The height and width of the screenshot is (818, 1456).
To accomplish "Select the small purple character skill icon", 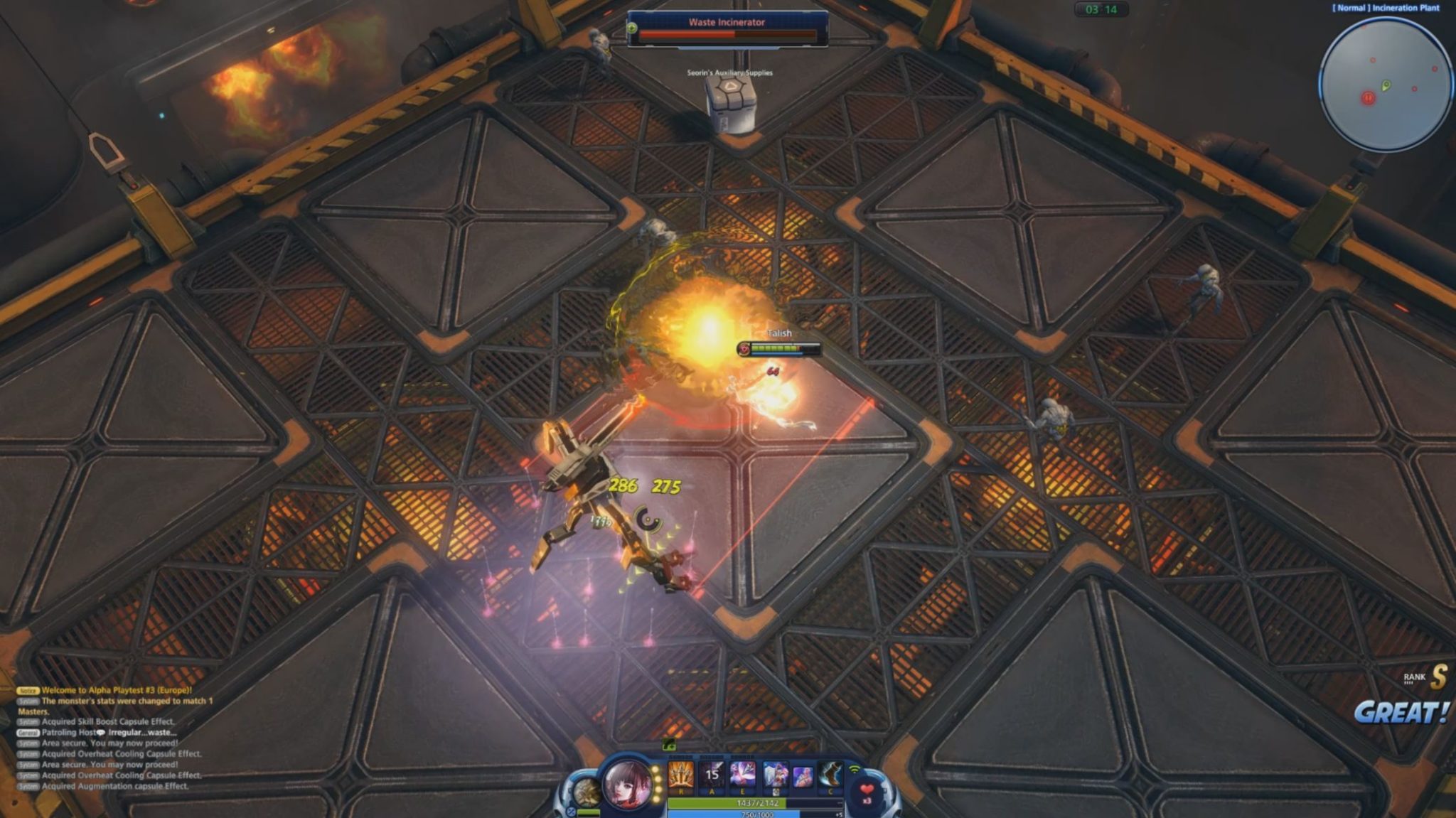I will click(x=803, y=776).
